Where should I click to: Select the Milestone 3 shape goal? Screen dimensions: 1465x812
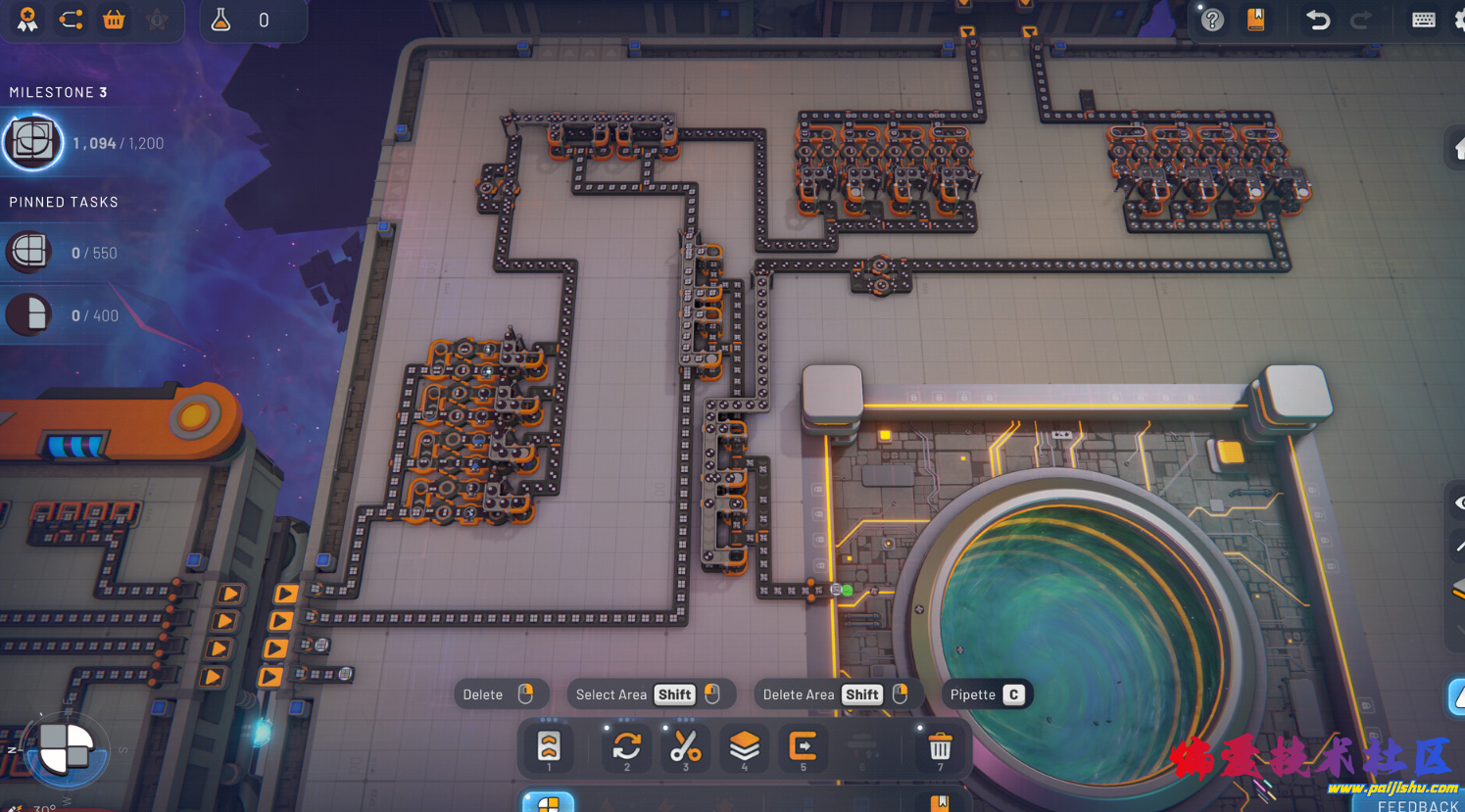[x=33, y=143]
